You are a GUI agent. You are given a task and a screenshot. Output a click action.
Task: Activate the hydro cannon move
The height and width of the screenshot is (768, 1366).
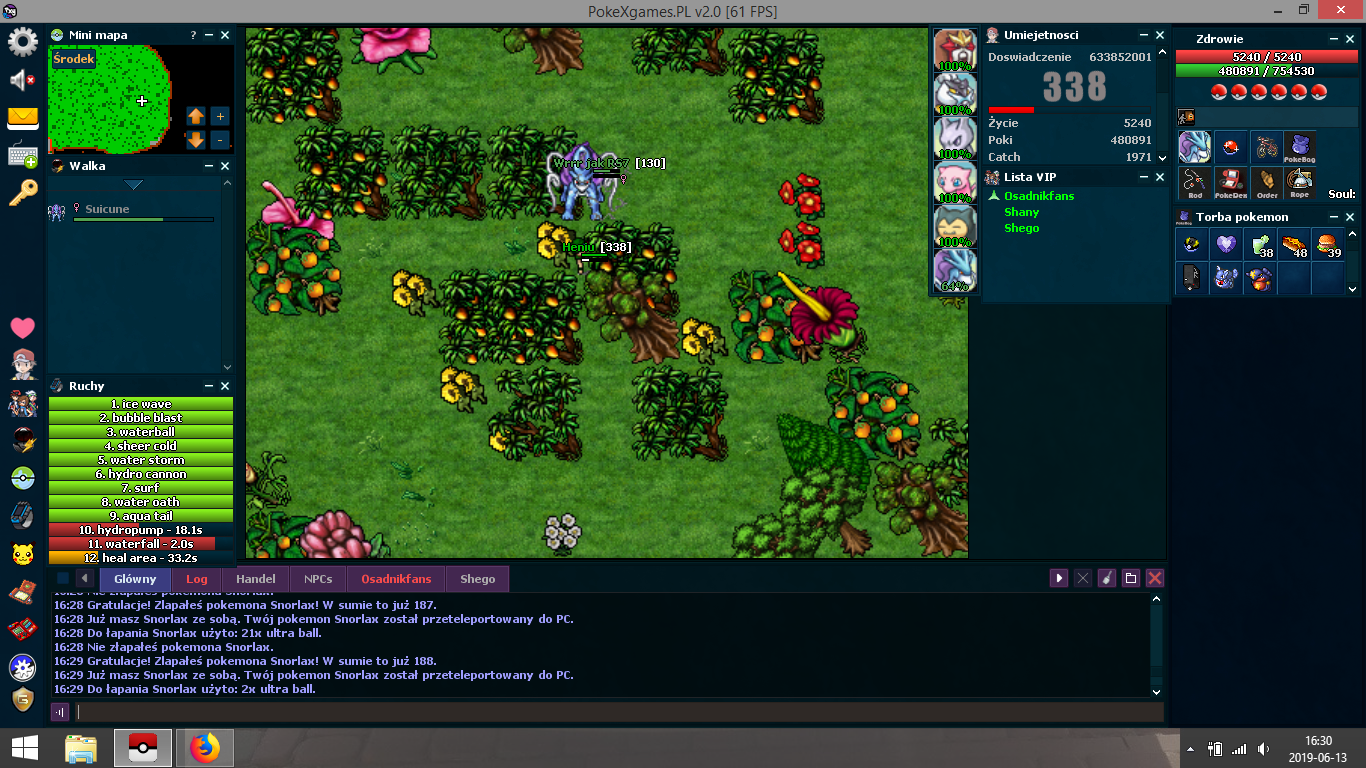pyautogui.click(x=141, y=474)
